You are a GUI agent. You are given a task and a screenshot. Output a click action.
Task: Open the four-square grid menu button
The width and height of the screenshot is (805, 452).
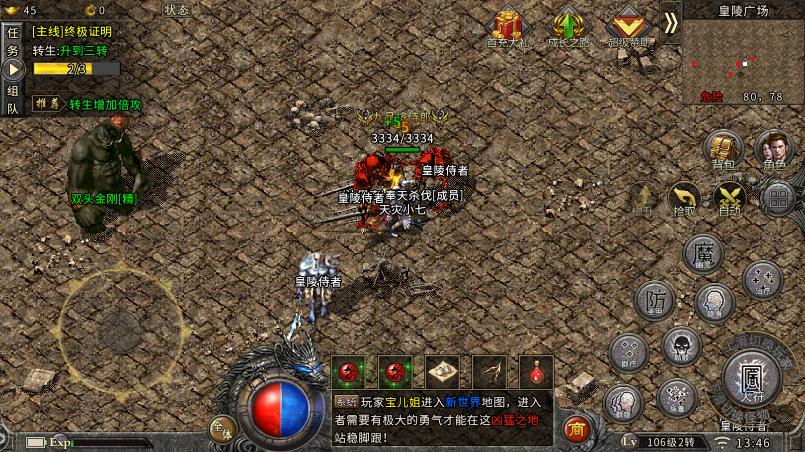click(x=778, y=197)
